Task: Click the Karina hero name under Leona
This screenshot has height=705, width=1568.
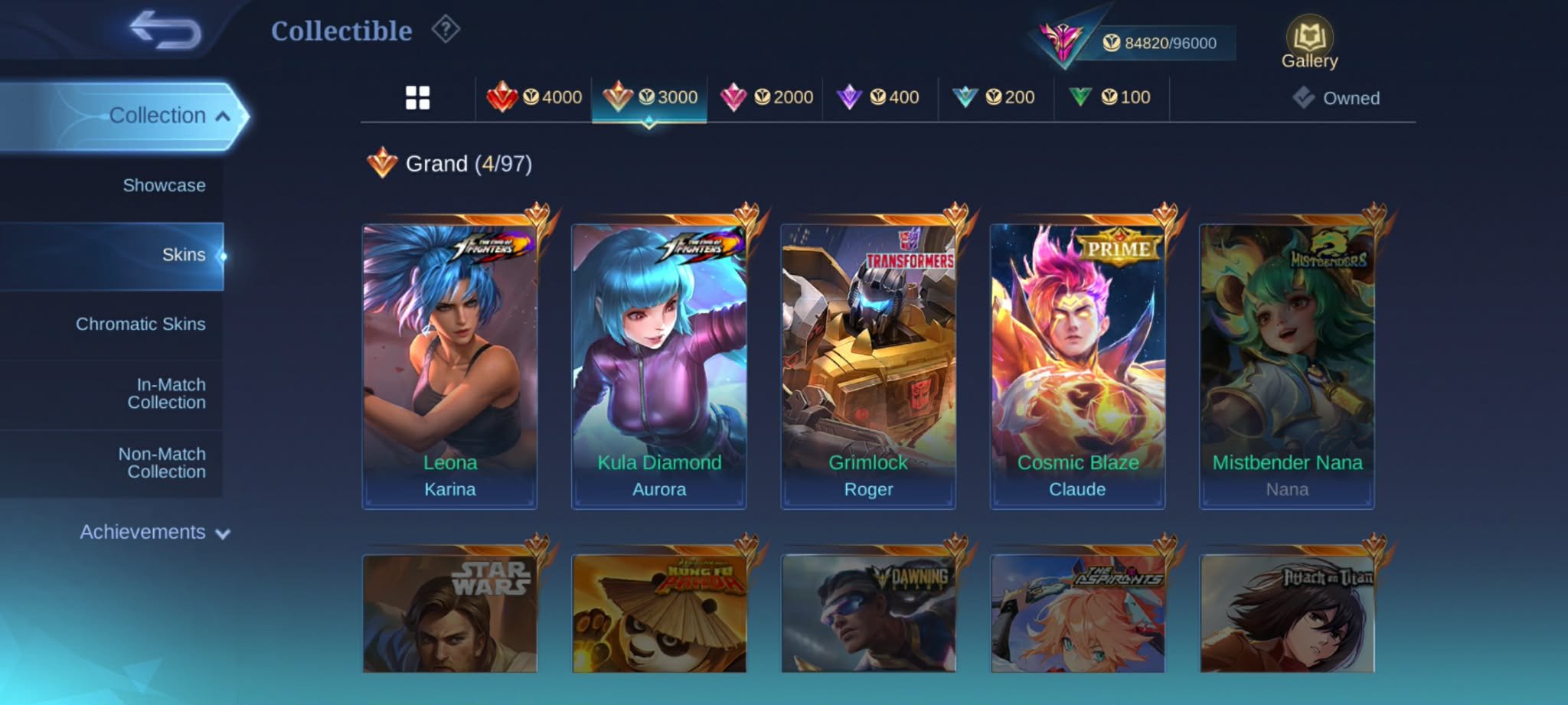Action: coord(449,489)
